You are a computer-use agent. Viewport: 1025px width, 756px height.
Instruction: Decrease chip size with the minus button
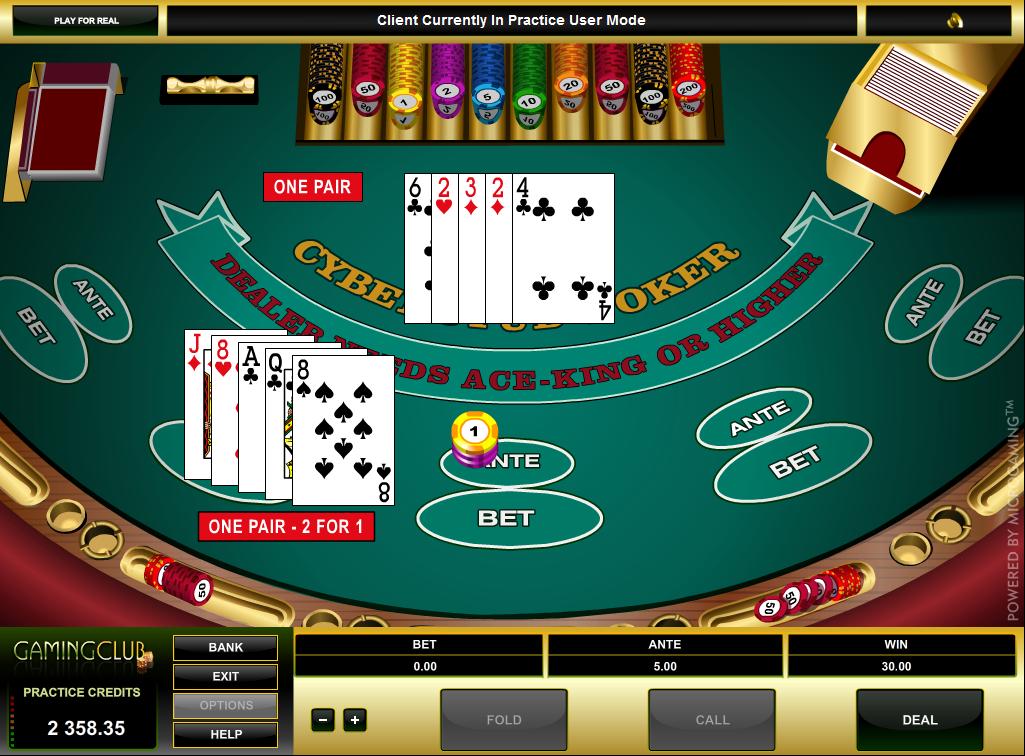(322, 719)
